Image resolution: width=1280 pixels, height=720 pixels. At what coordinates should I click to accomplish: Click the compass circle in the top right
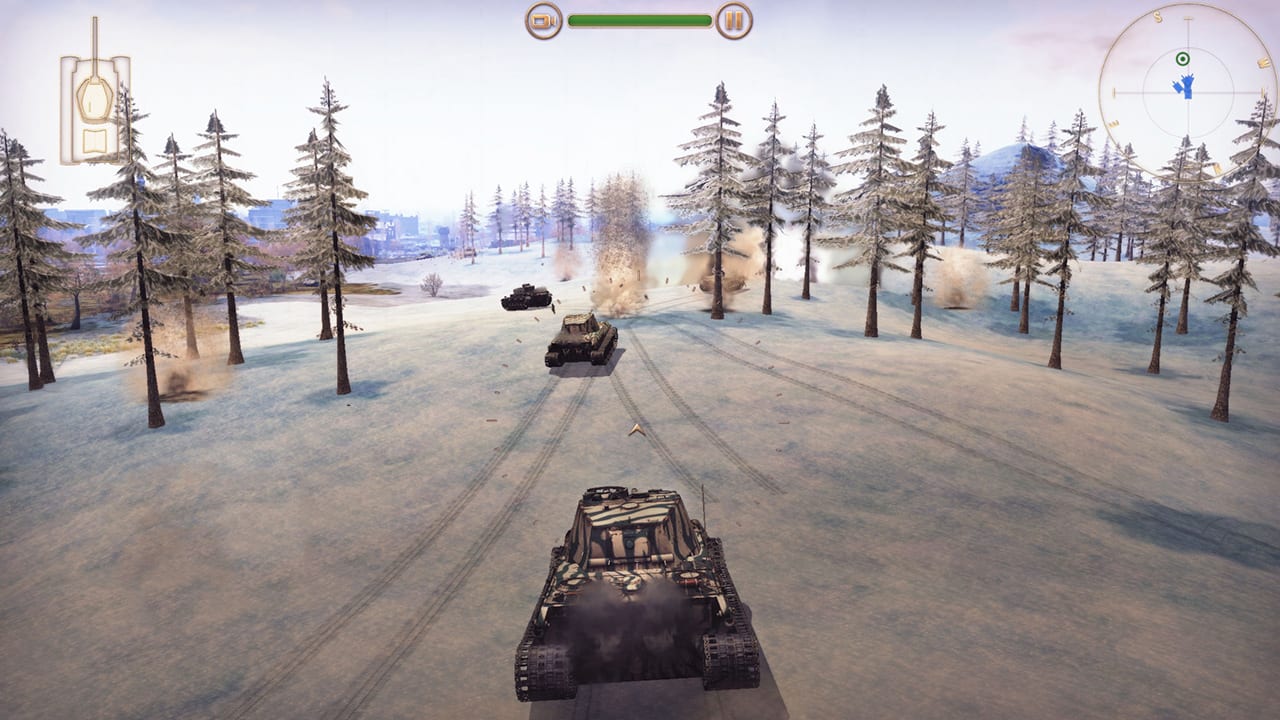1188,94
